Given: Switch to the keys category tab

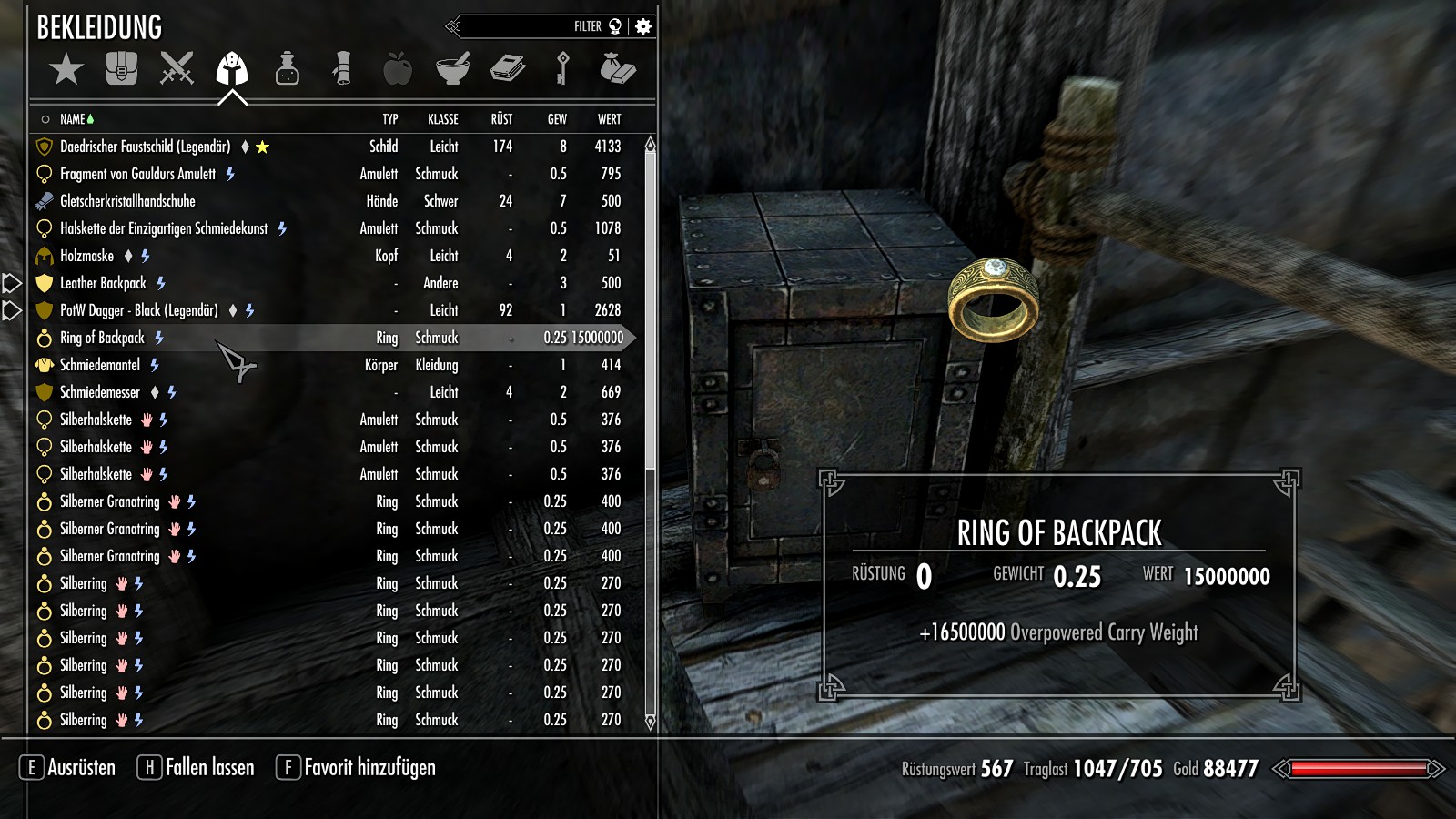Looking at the screenshot, I should (562, 69).
